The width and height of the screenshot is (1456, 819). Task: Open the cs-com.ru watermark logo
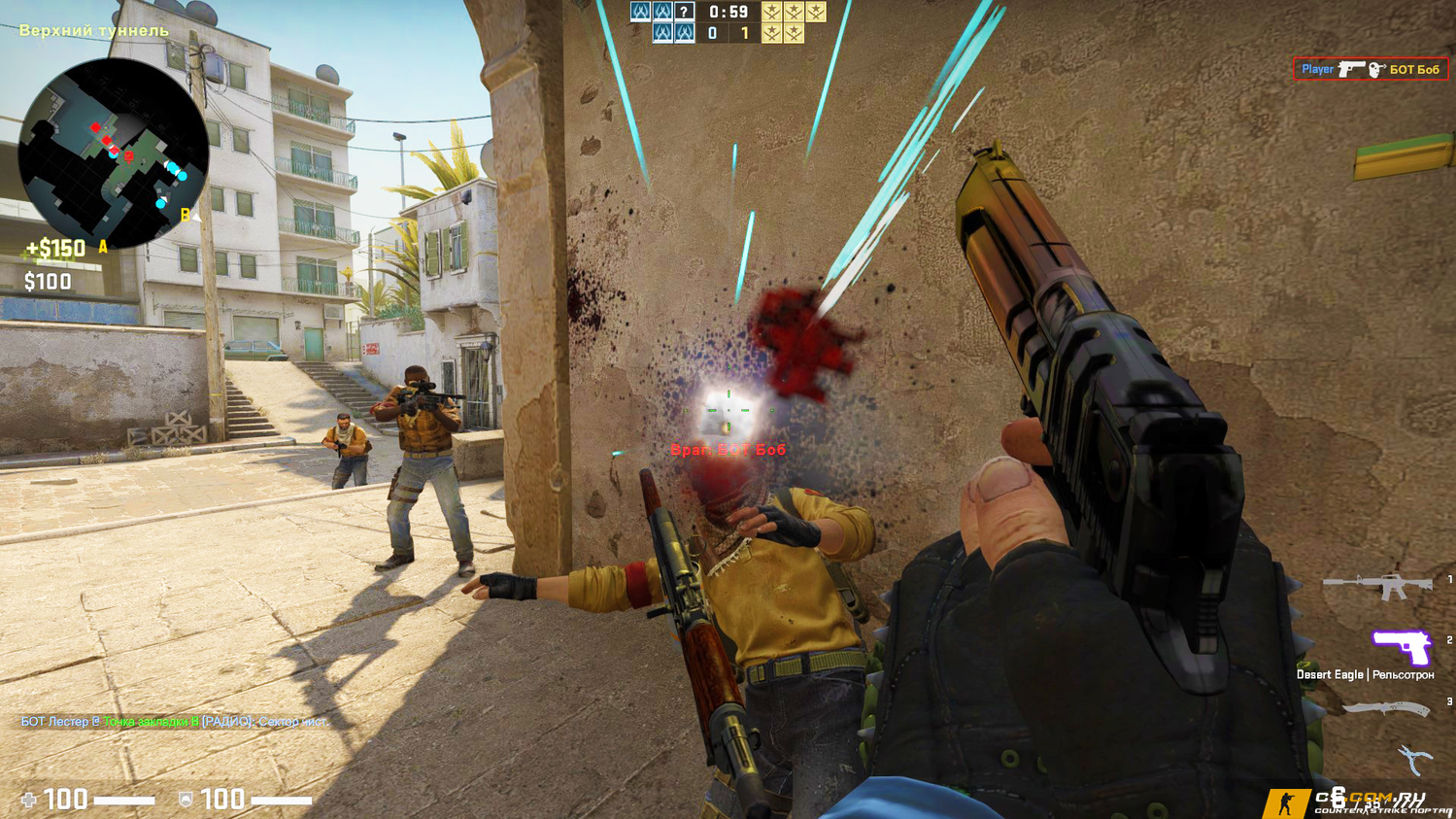[1357, 802]
